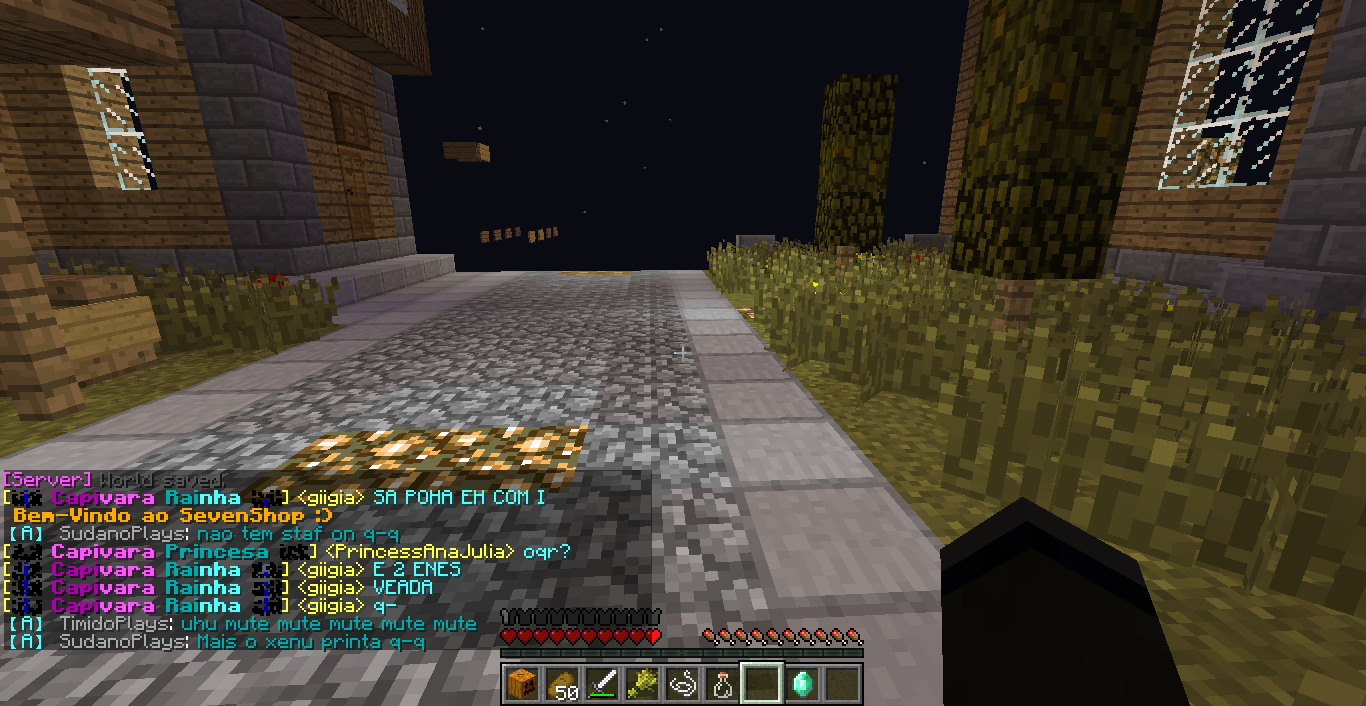Viewport: 1366px width, 706px height.
Task: Click the highlighted empty hotbar slot
Action: (x=762, y=684)
